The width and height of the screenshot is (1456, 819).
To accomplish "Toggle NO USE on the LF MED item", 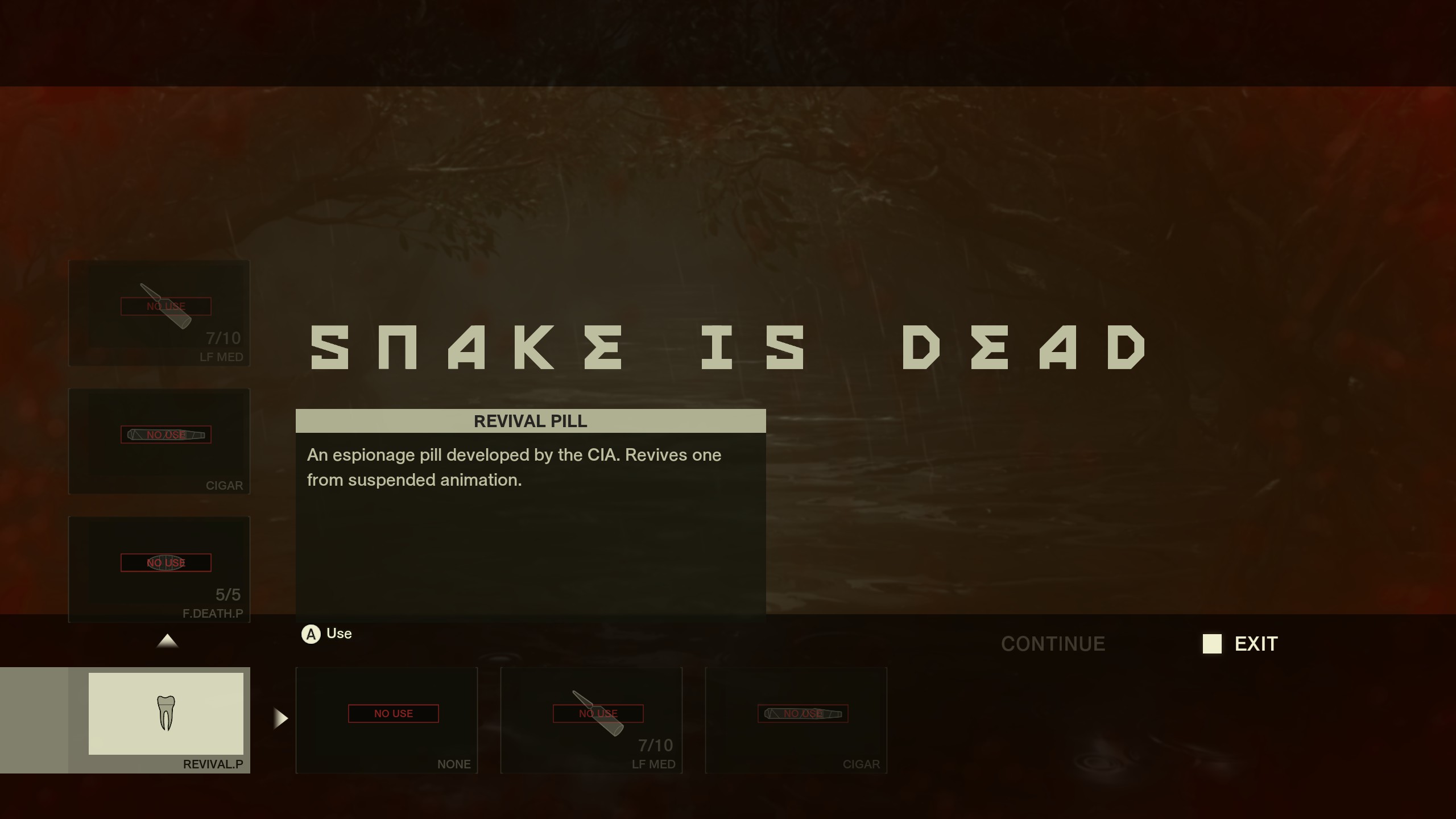I will 166,307.
